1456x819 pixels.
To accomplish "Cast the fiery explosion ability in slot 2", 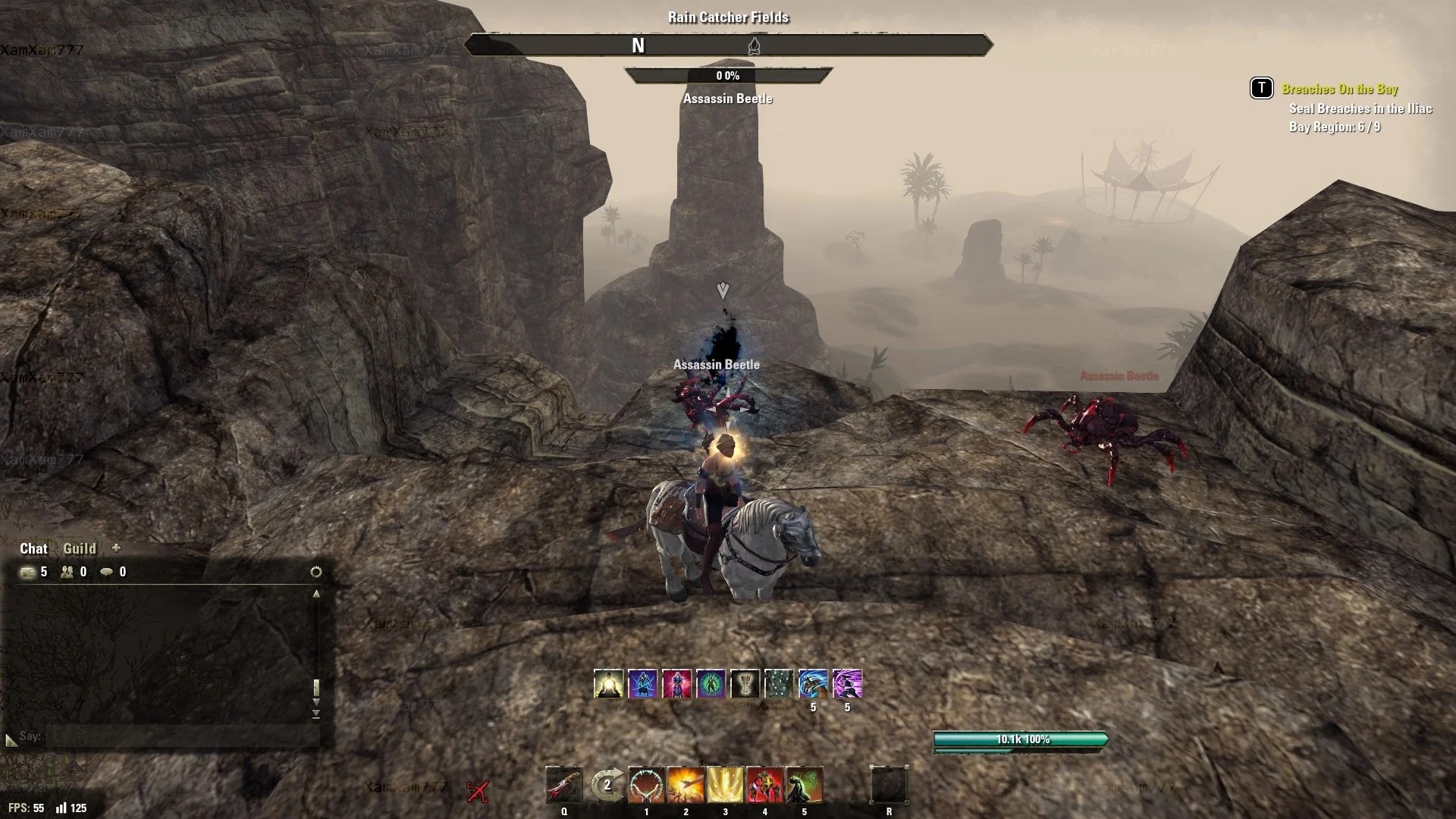I will pyautogui.click(x=686, y=785).
